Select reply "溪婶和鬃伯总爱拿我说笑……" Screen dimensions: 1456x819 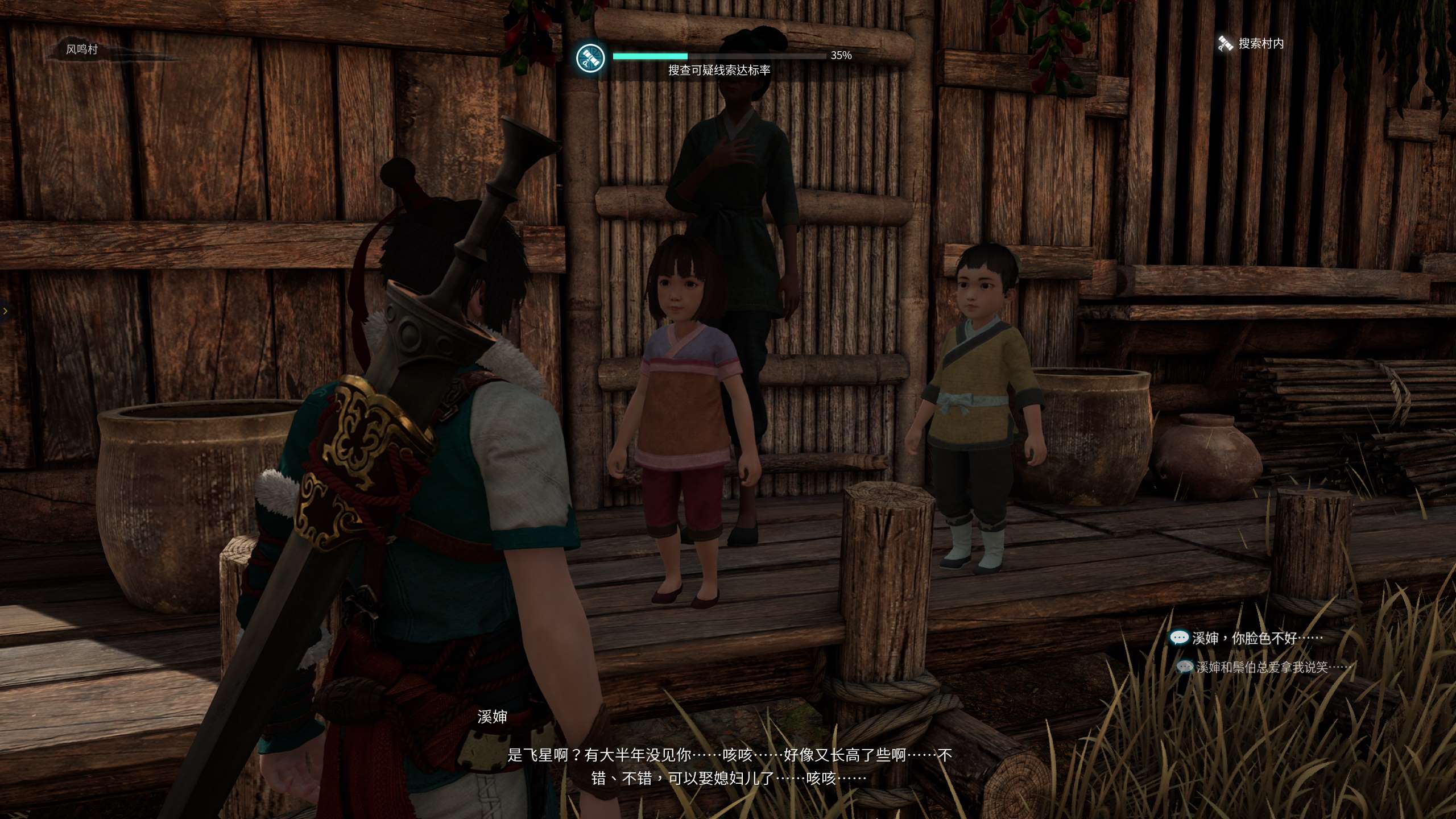coord(1261,667)
